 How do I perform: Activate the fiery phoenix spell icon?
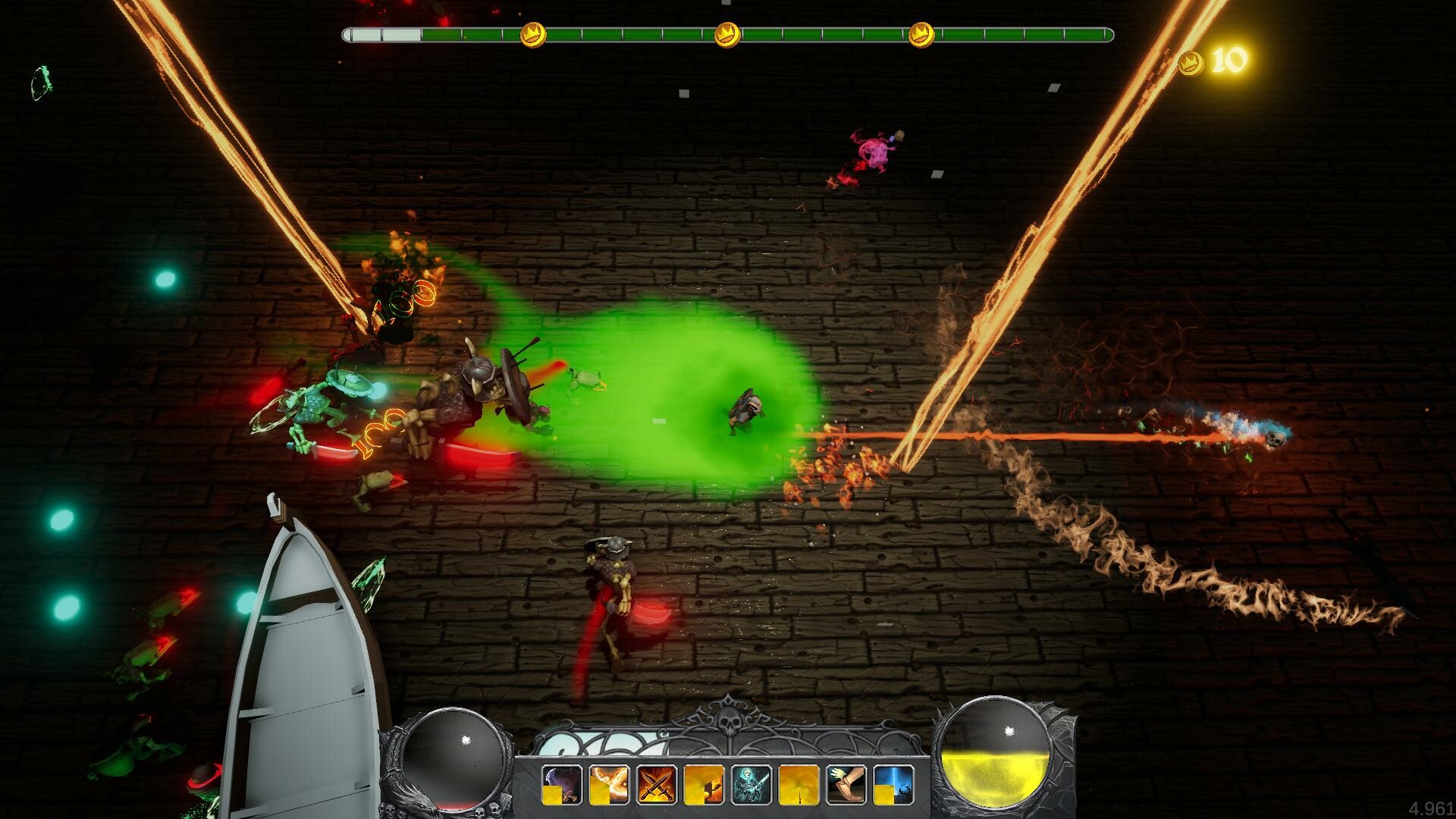[608, 783]
